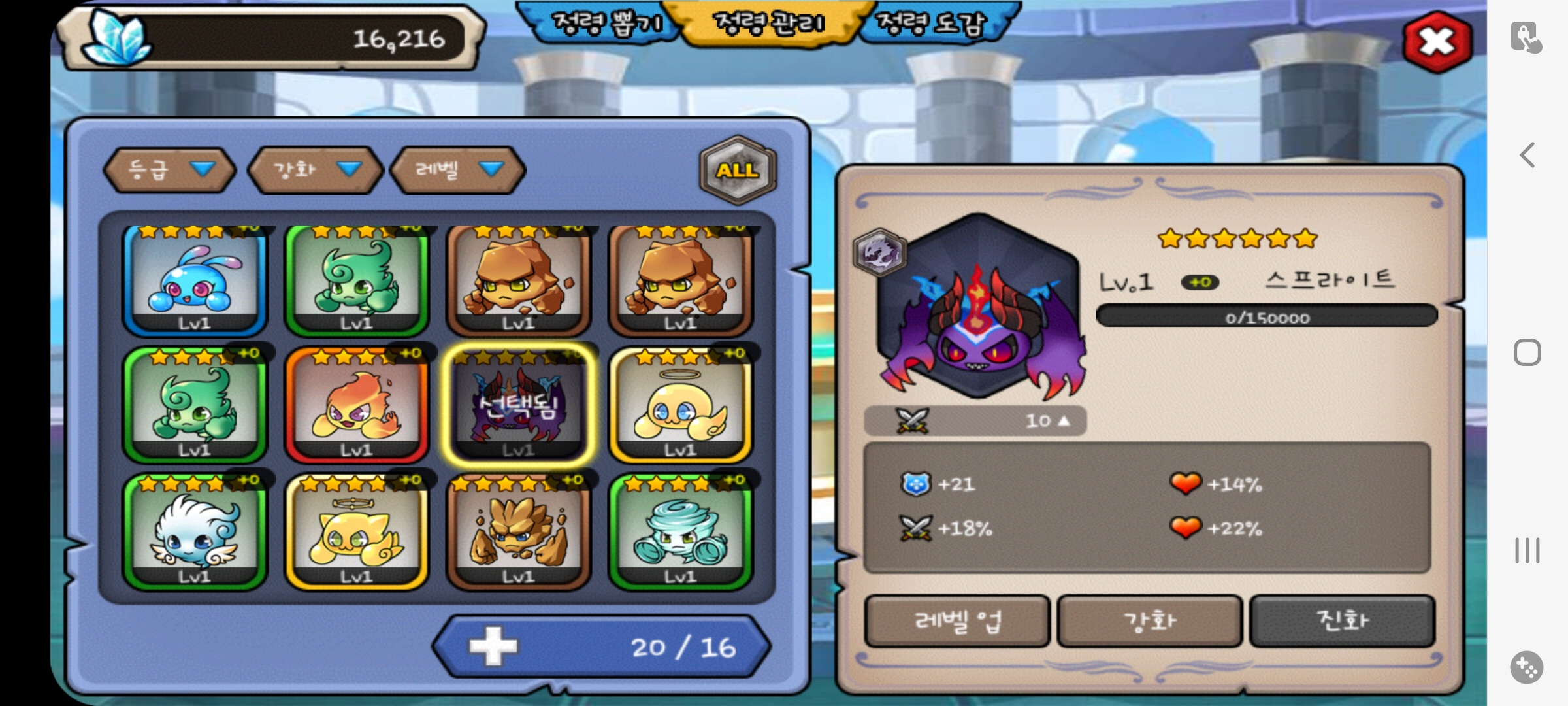The width and height of the screenshot is (1568, 706).
Task: Select the white winged cloud spirit
Action: (195, 532)
